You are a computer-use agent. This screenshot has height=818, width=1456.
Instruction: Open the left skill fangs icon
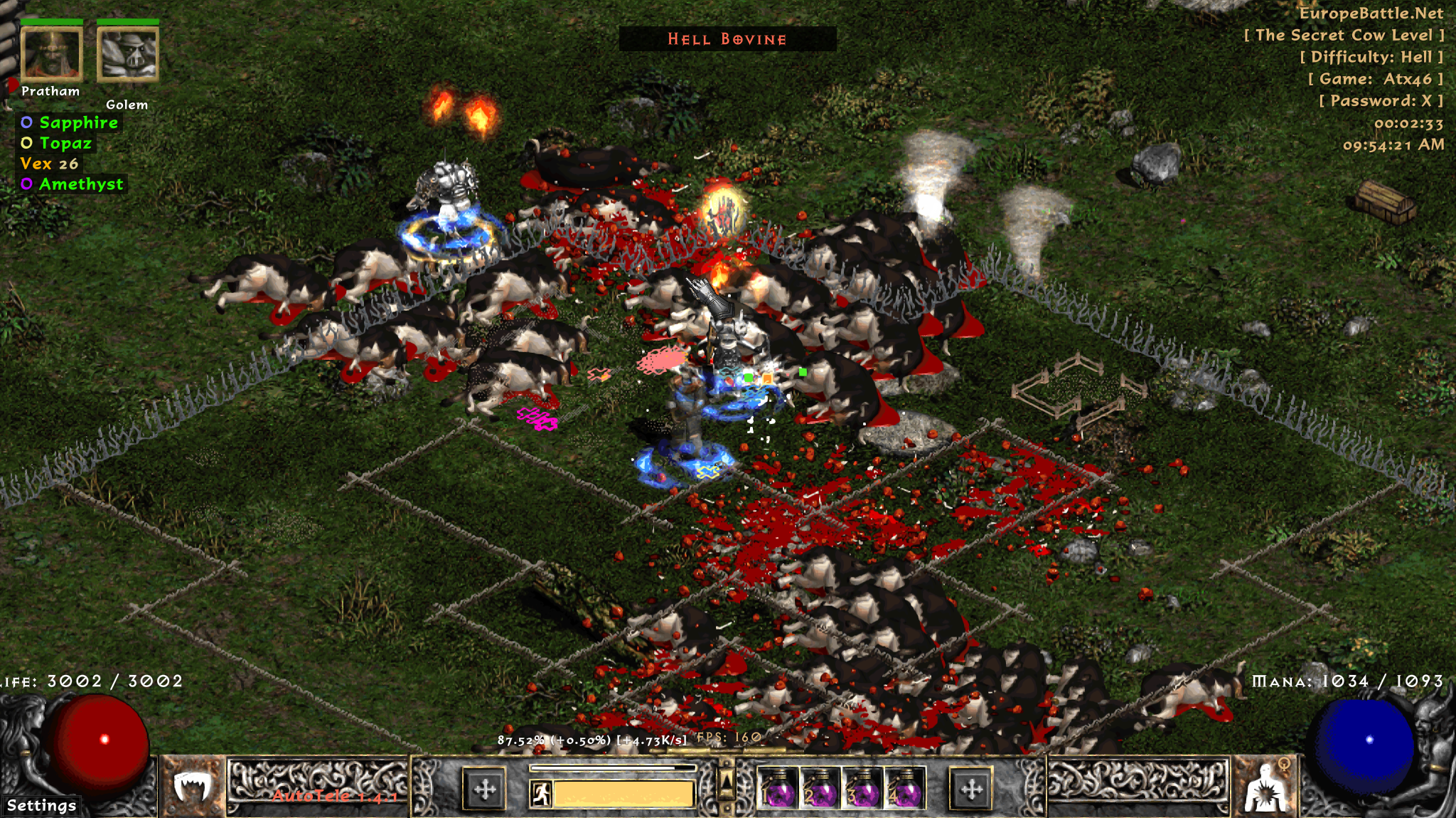point(192,787)
